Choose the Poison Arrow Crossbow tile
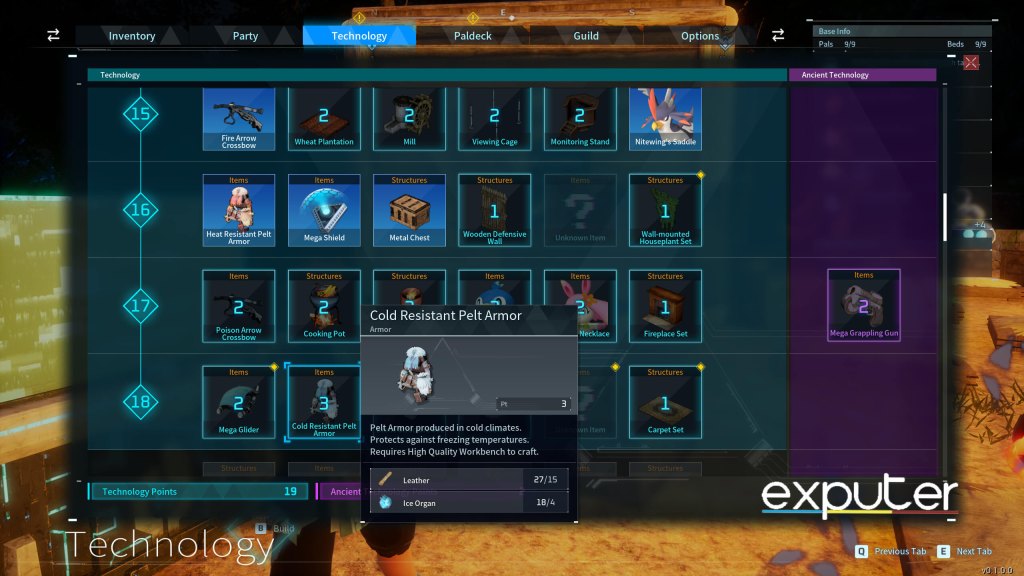This screenshot has width=1024, height=576. pyautogui.click(x=238, y=306)
